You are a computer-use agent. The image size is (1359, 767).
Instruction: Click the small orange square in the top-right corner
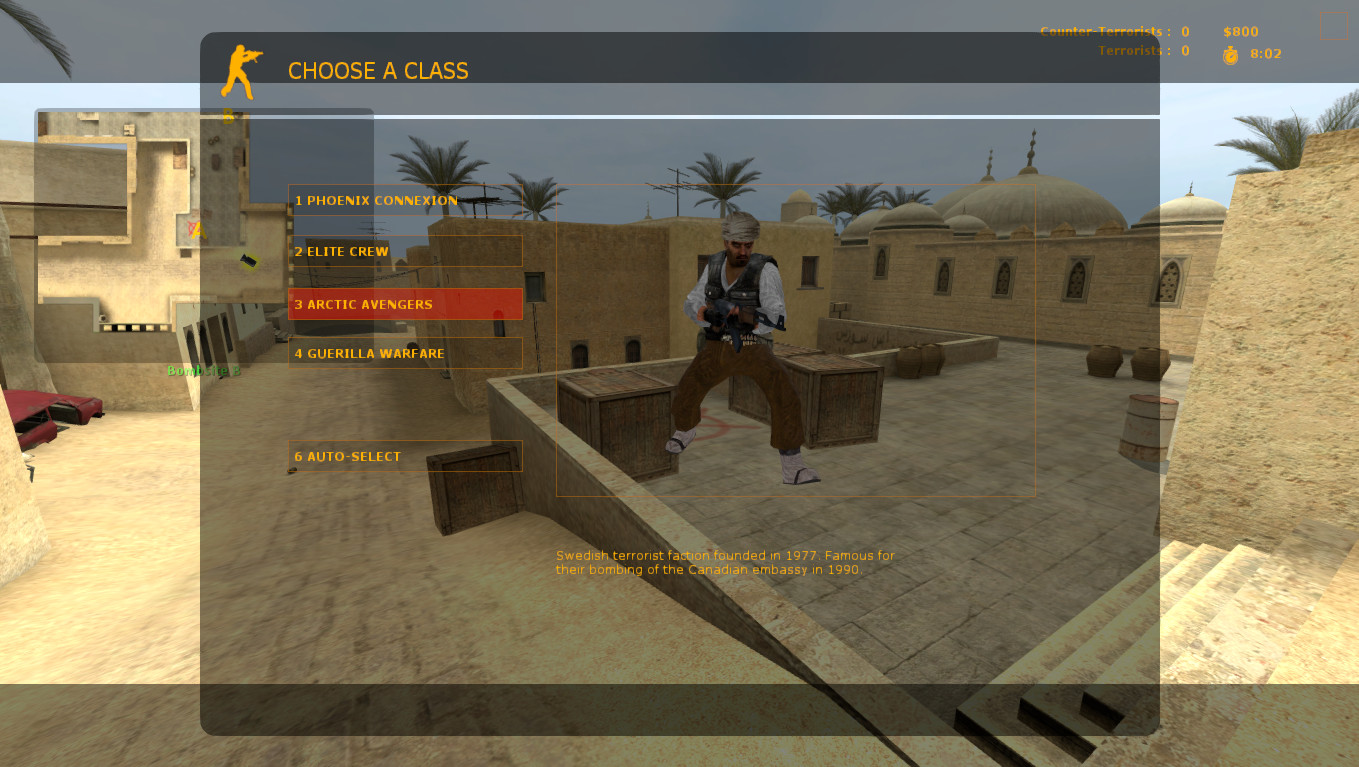[x=1334, y=26]
